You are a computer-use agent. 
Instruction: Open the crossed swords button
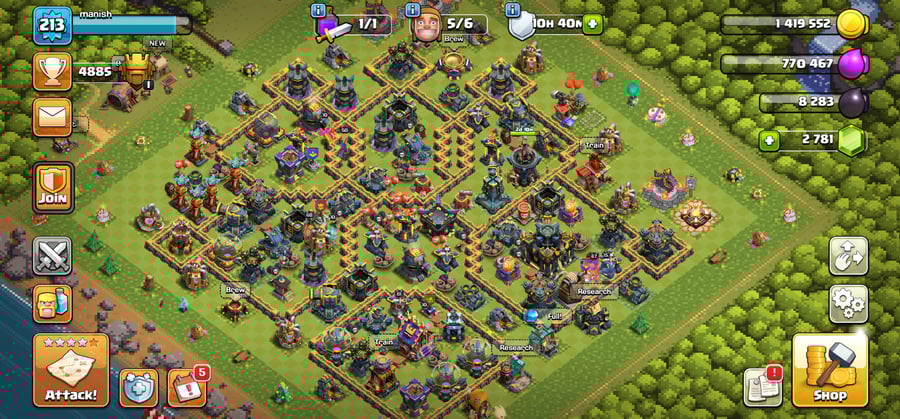click(52, 255)
